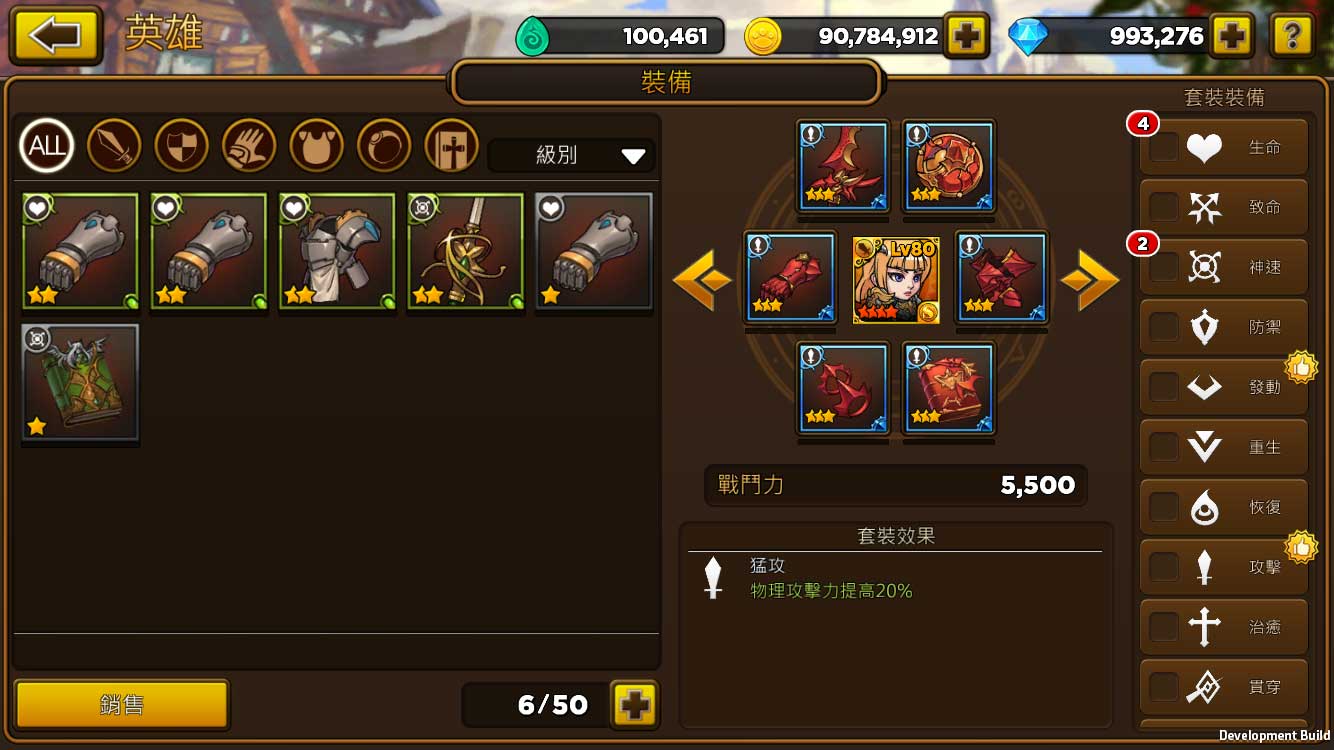1334x750 pixels.
Task: Select the chest armor equipment filter
Action: coord(316,145)
